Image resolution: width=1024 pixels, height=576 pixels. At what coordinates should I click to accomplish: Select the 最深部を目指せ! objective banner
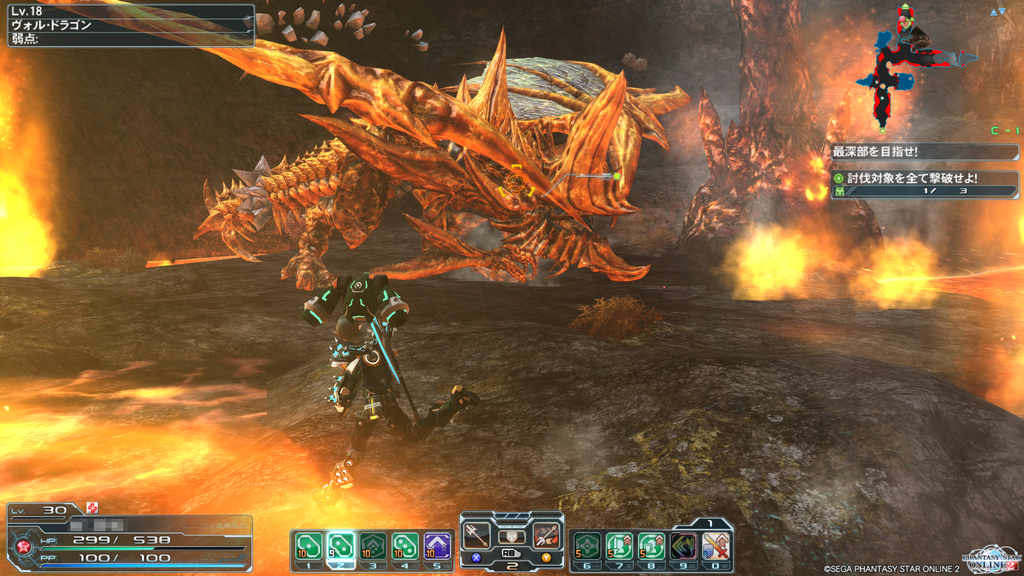[924, 152]
